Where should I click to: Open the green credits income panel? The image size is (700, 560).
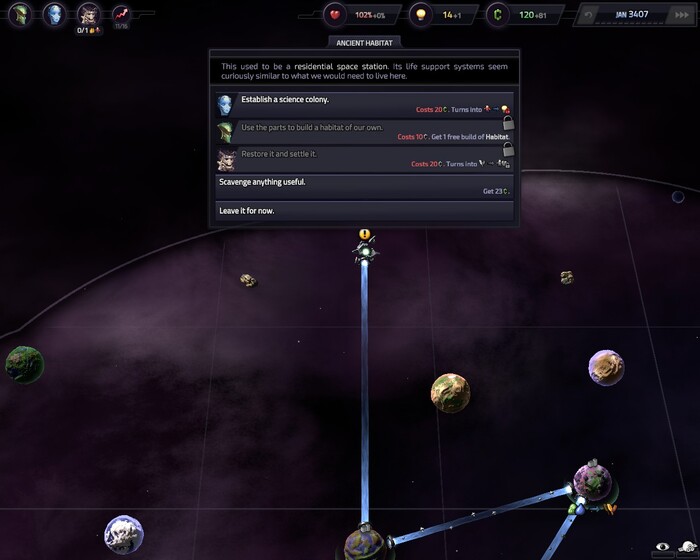coord(499,15)
